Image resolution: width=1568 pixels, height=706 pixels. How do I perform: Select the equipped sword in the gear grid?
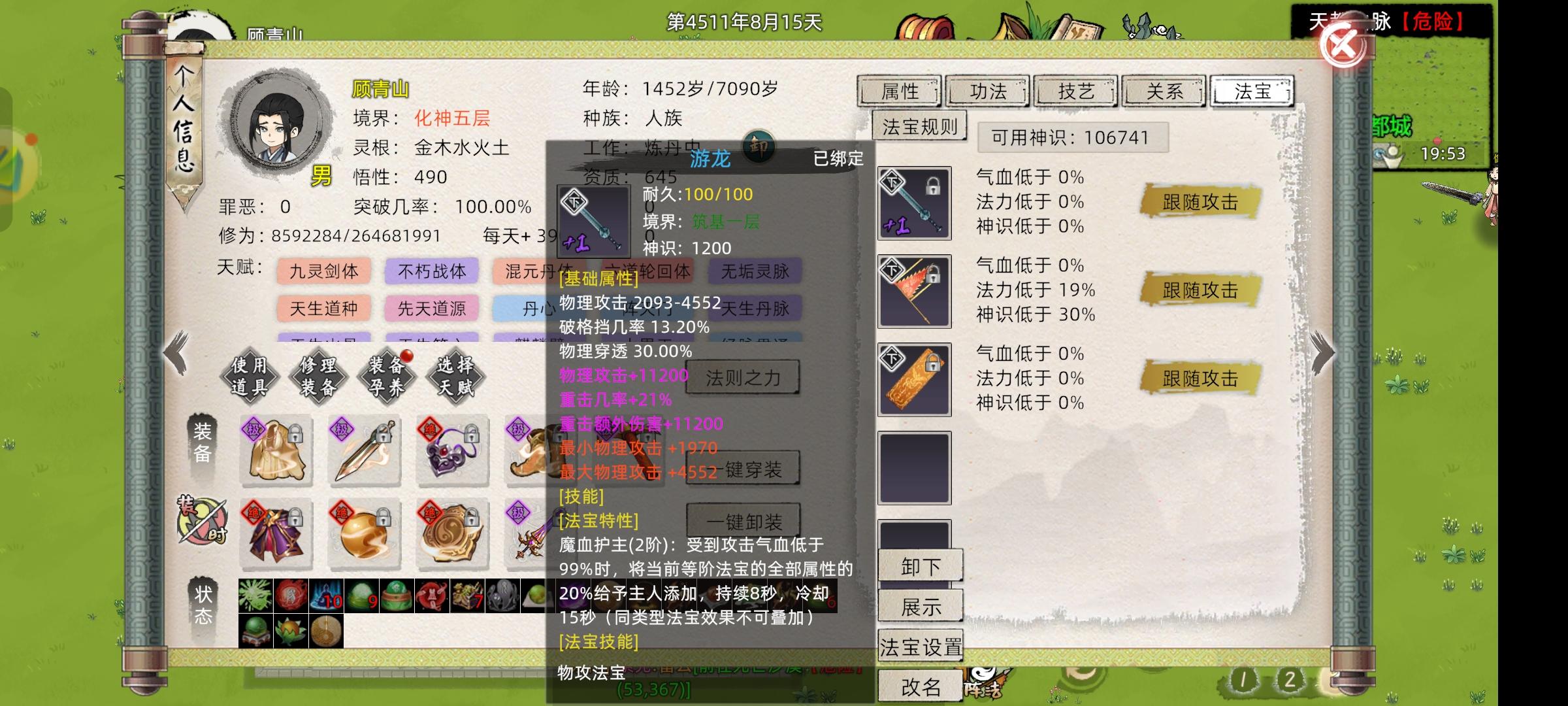coord(364,451)
